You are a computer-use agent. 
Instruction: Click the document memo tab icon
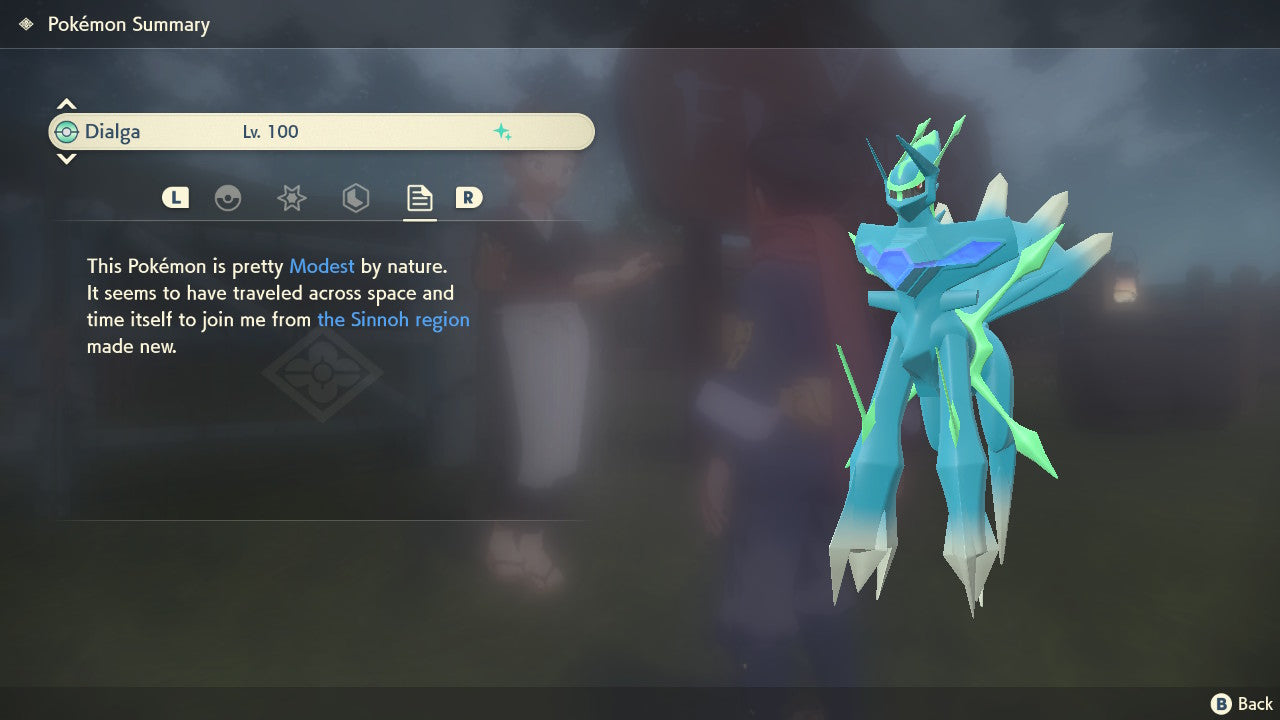tap(418, 197)
